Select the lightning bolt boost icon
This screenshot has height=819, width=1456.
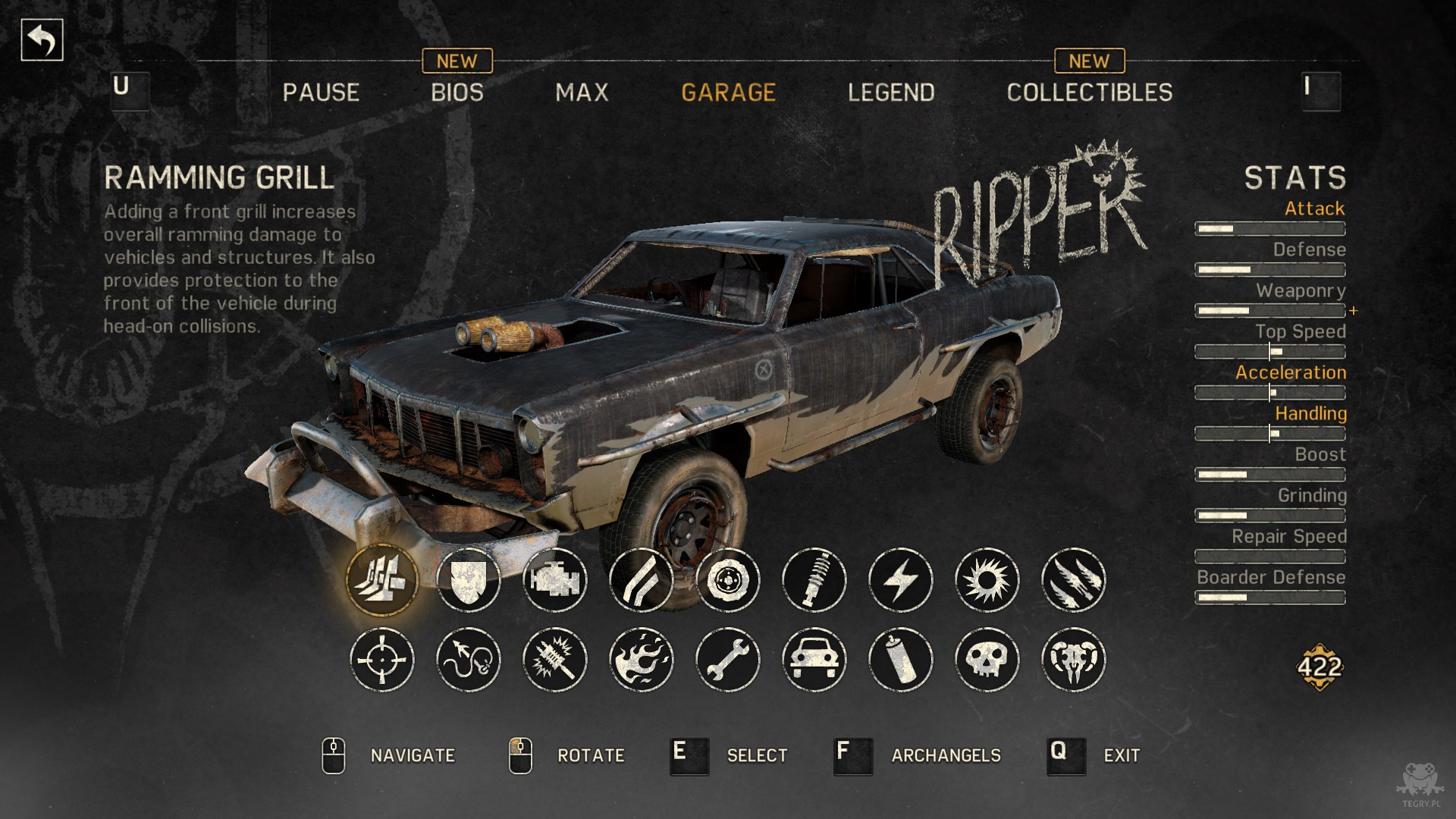coord(901,580)
